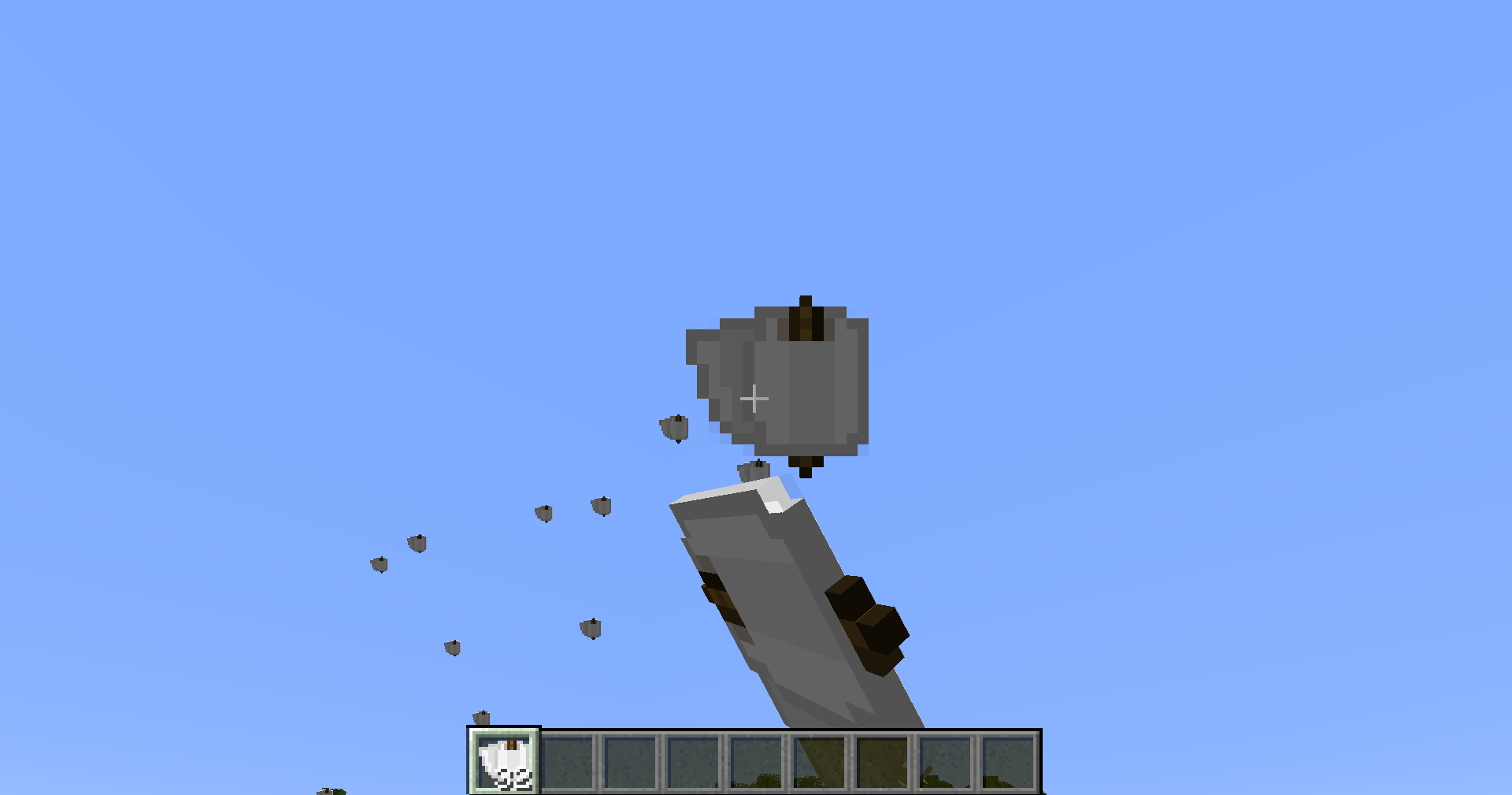Click the crosshair at screen center

[754, 397]
